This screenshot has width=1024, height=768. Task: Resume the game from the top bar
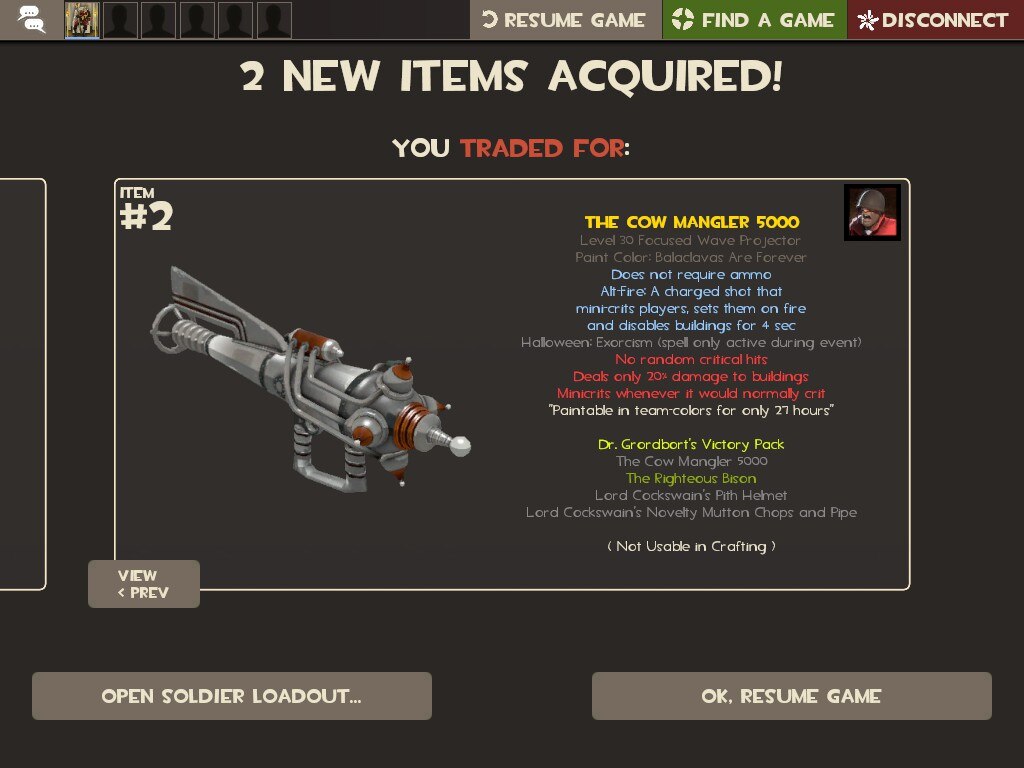pos(565,20)
